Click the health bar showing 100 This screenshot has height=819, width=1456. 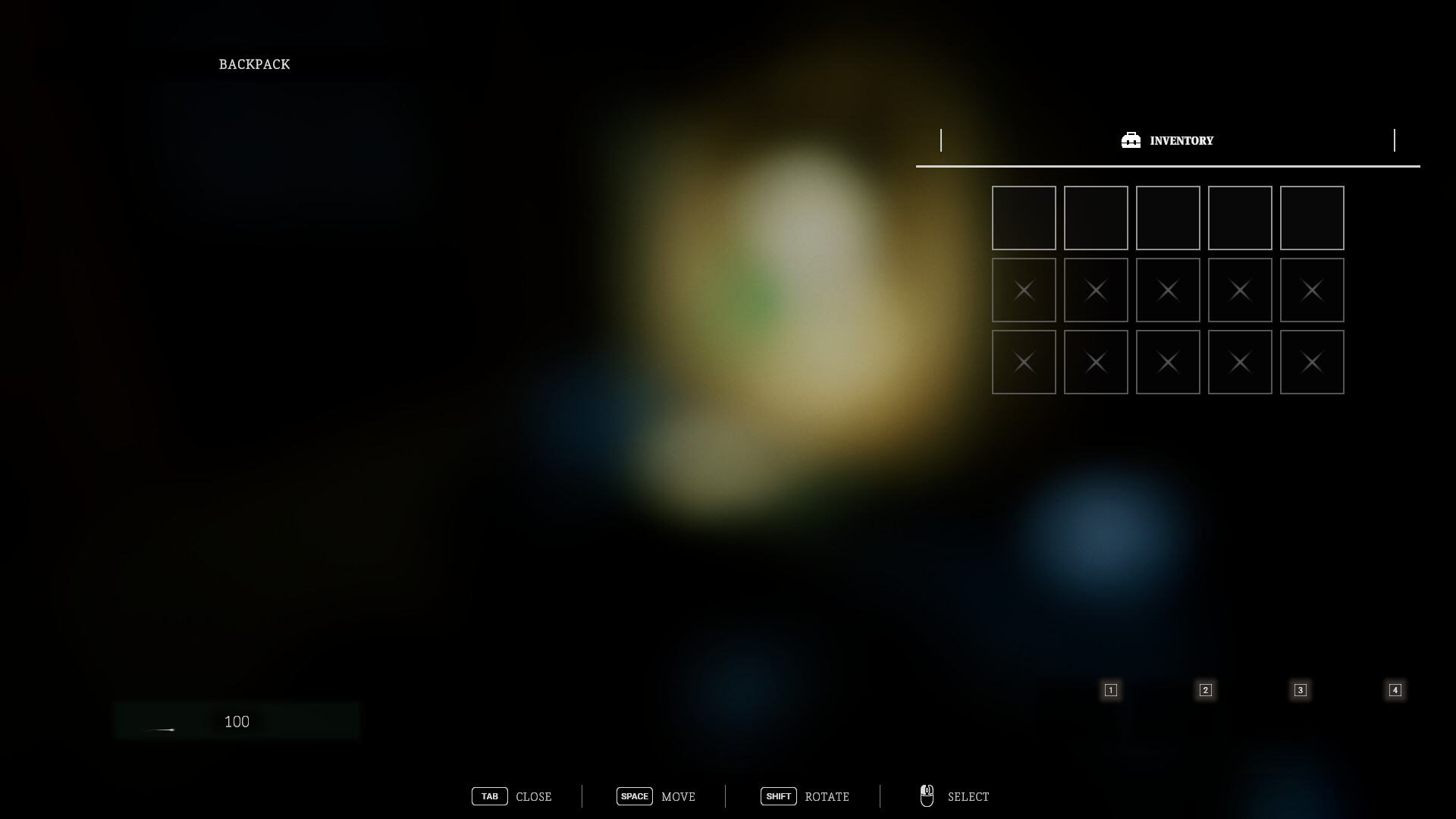[236, 721]
